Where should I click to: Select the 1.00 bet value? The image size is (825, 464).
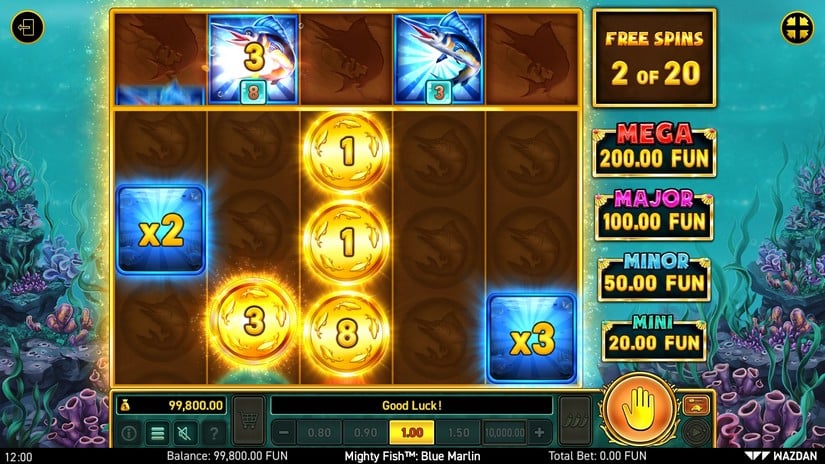pos(410,432)
